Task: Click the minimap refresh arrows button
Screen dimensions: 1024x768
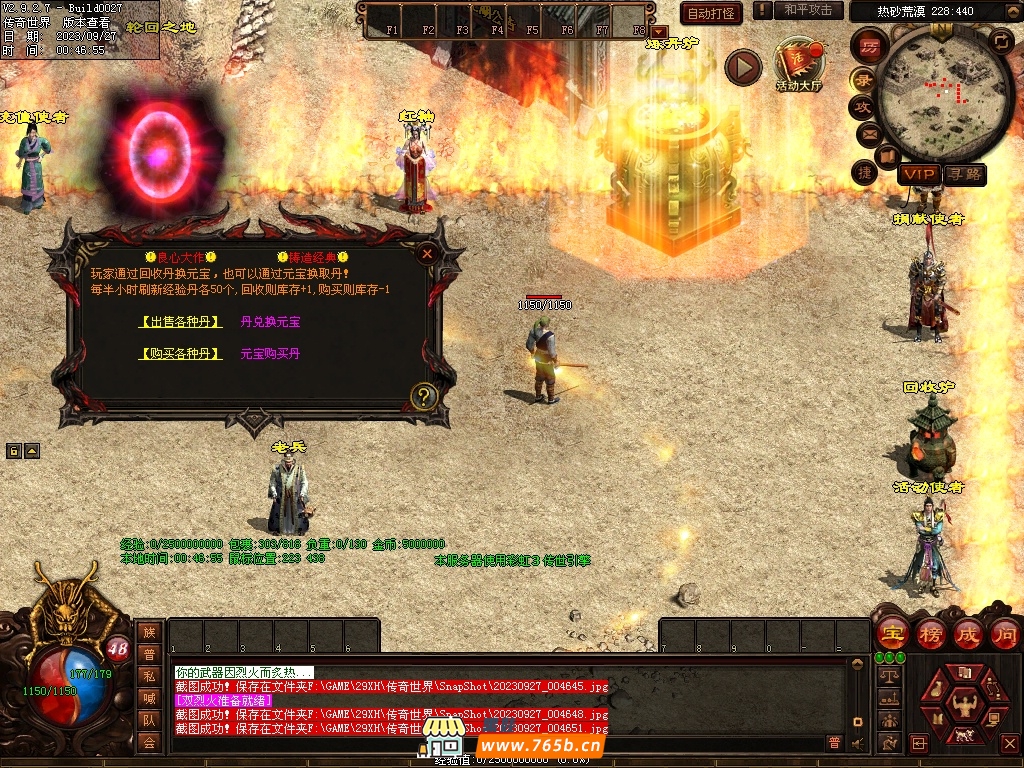Action: click(1000, 40)
